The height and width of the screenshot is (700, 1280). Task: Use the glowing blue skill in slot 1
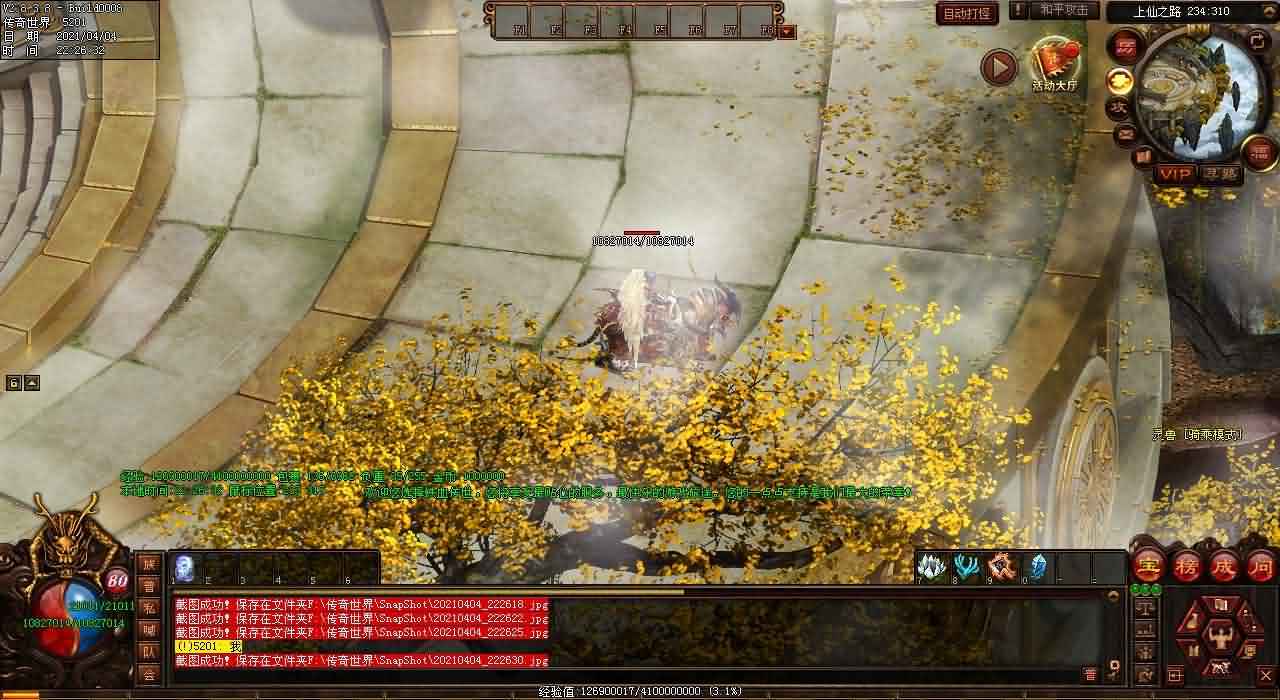[x=185, y=567]
